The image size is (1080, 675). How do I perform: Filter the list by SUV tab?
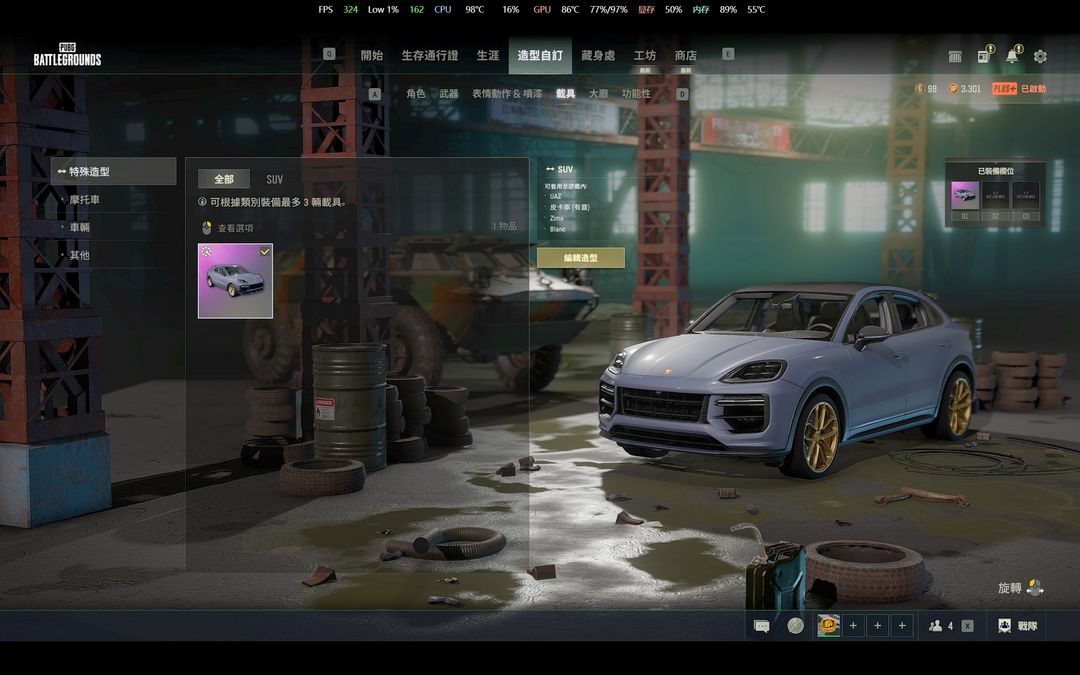coord(274,180)
